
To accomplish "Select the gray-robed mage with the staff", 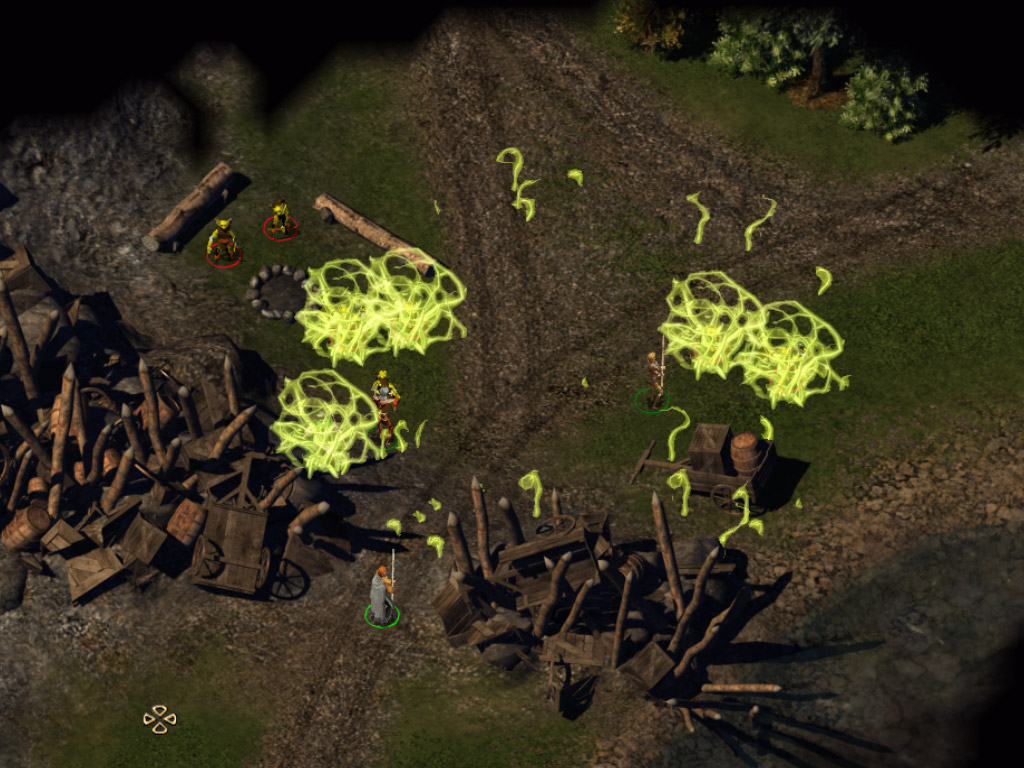I will pos(381,595).
